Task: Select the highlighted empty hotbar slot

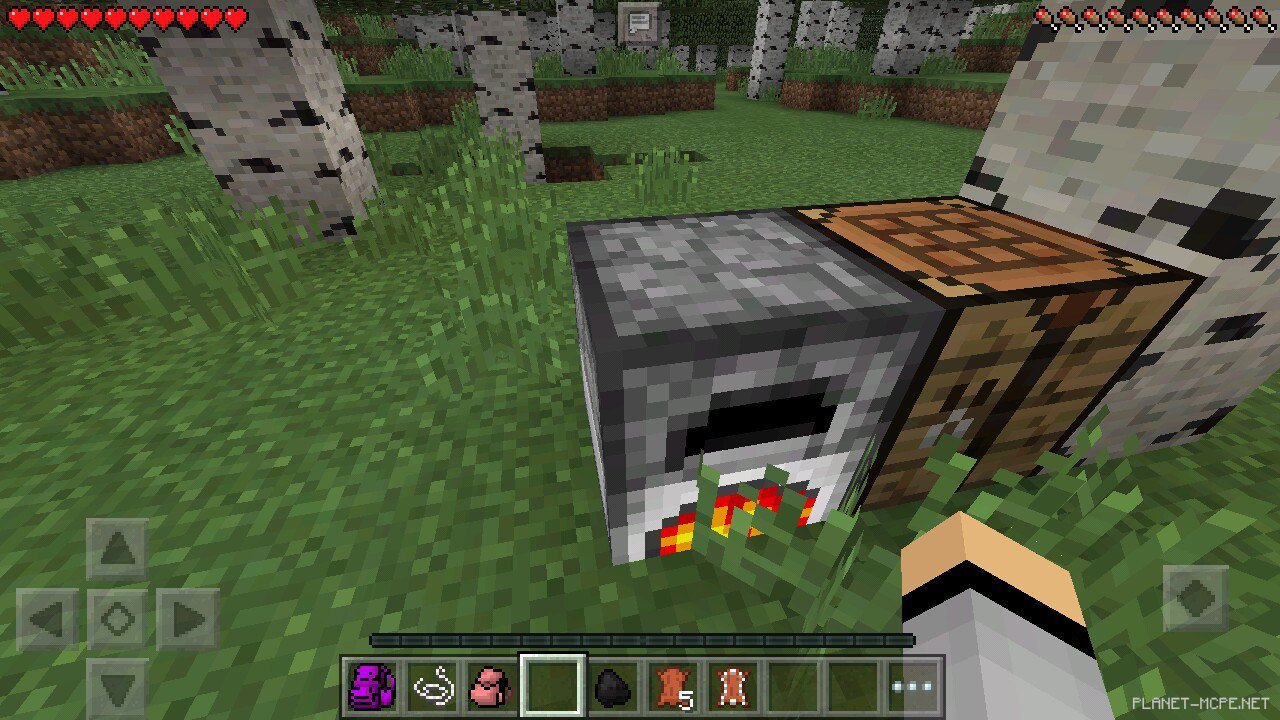Action: coord(552,687)
